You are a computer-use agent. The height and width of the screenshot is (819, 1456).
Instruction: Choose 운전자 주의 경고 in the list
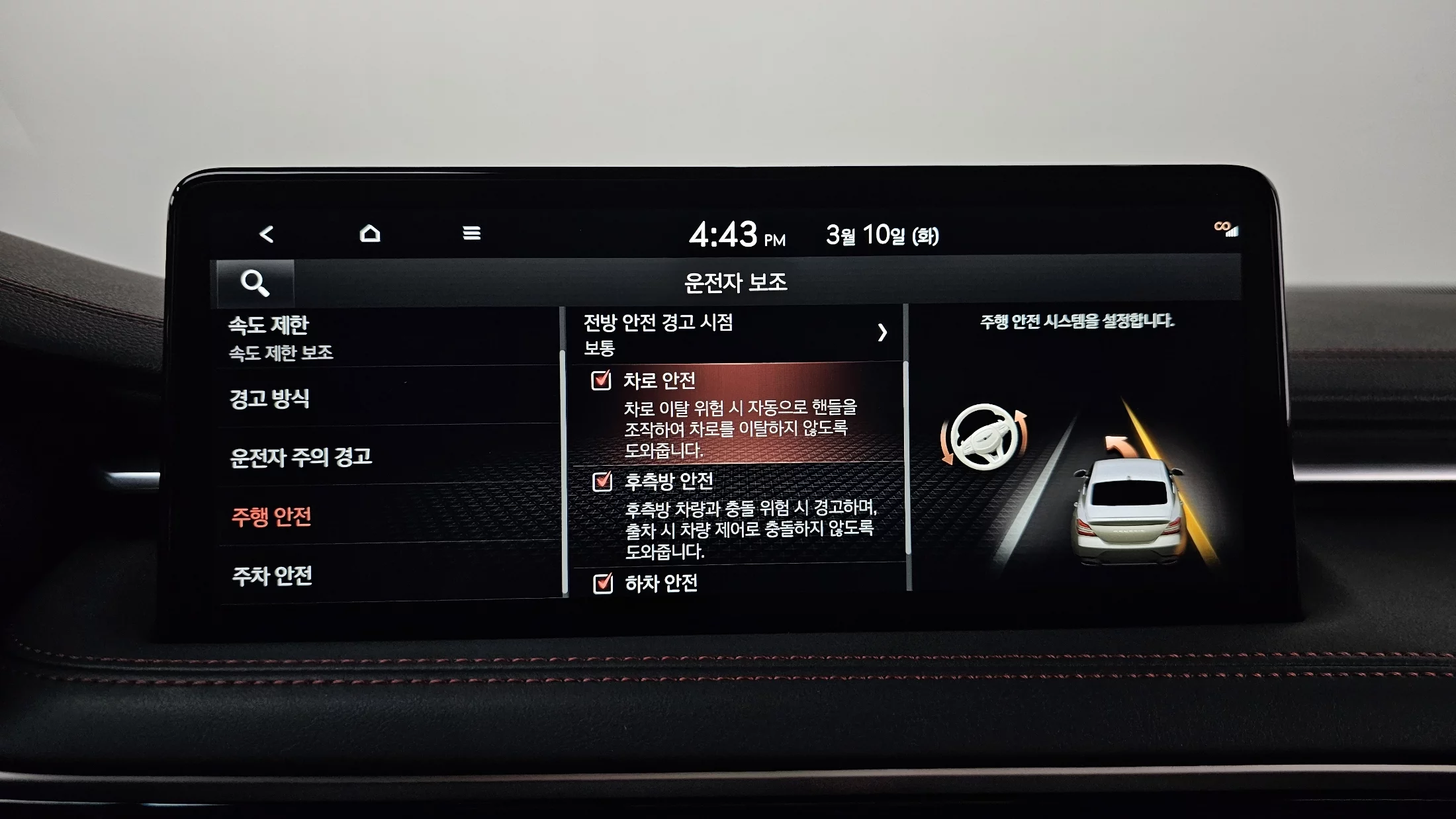(x=387, y=456)
